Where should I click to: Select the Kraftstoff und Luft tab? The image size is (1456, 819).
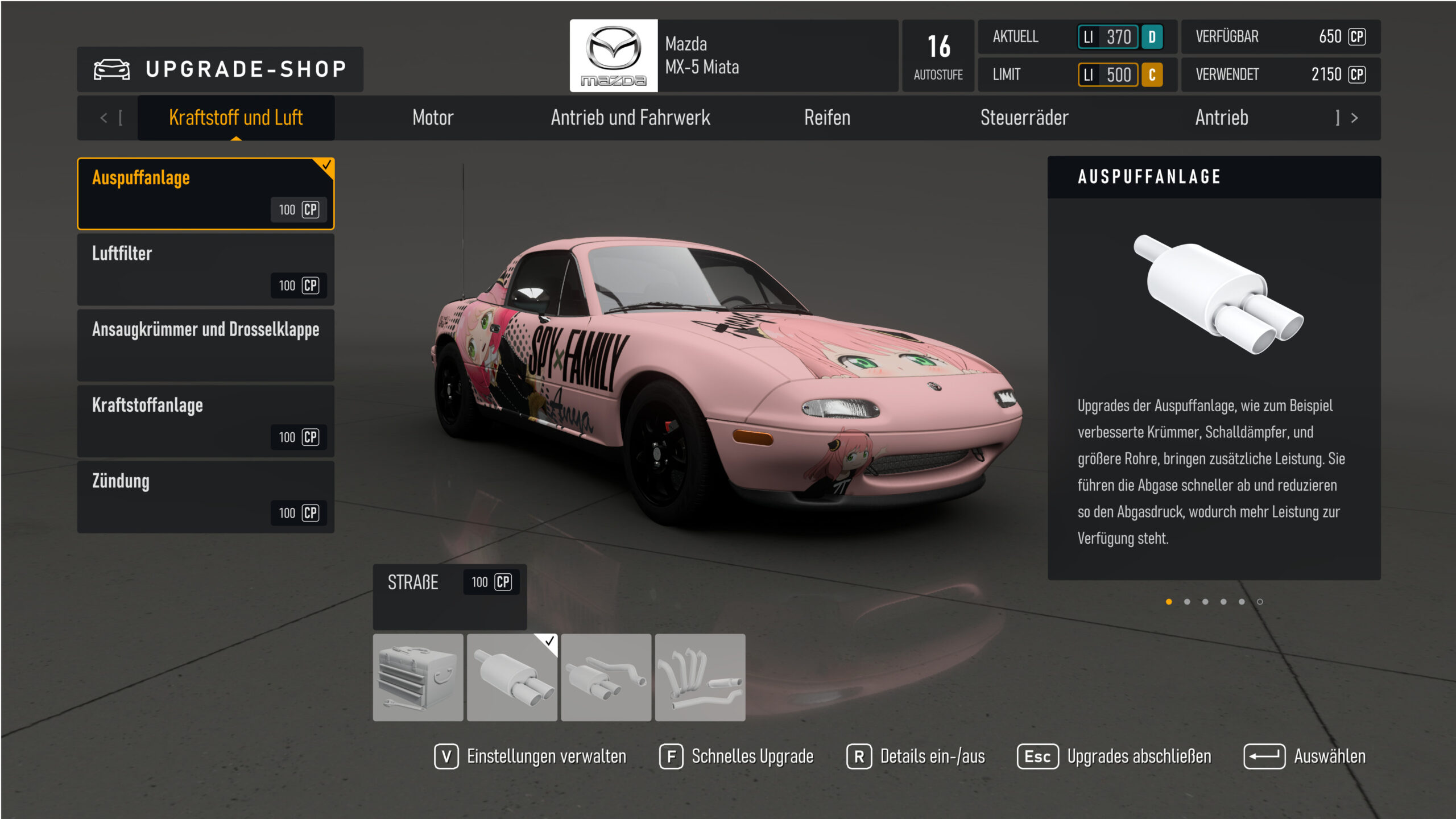point(235,118)
